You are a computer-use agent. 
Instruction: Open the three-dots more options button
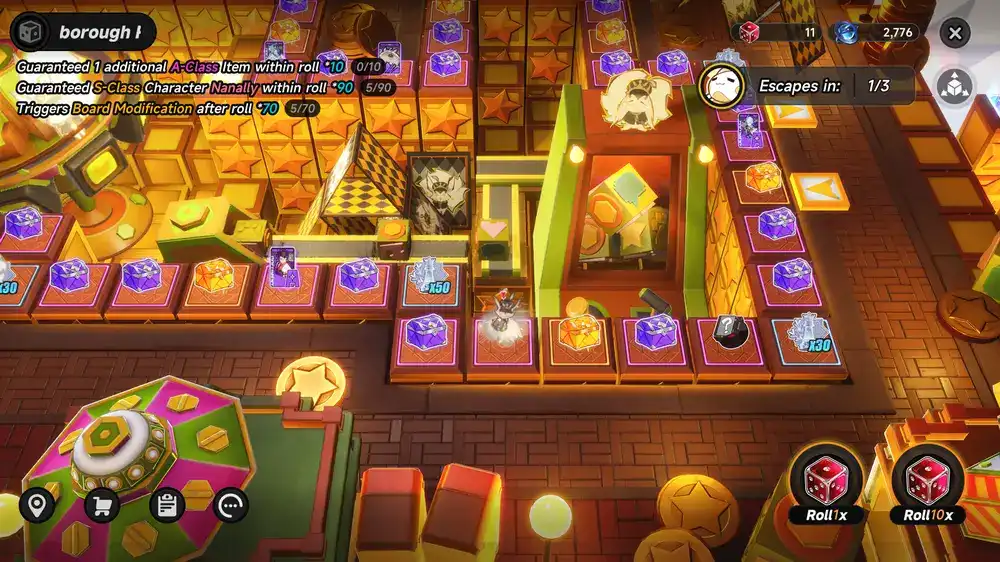pos(231,506)
